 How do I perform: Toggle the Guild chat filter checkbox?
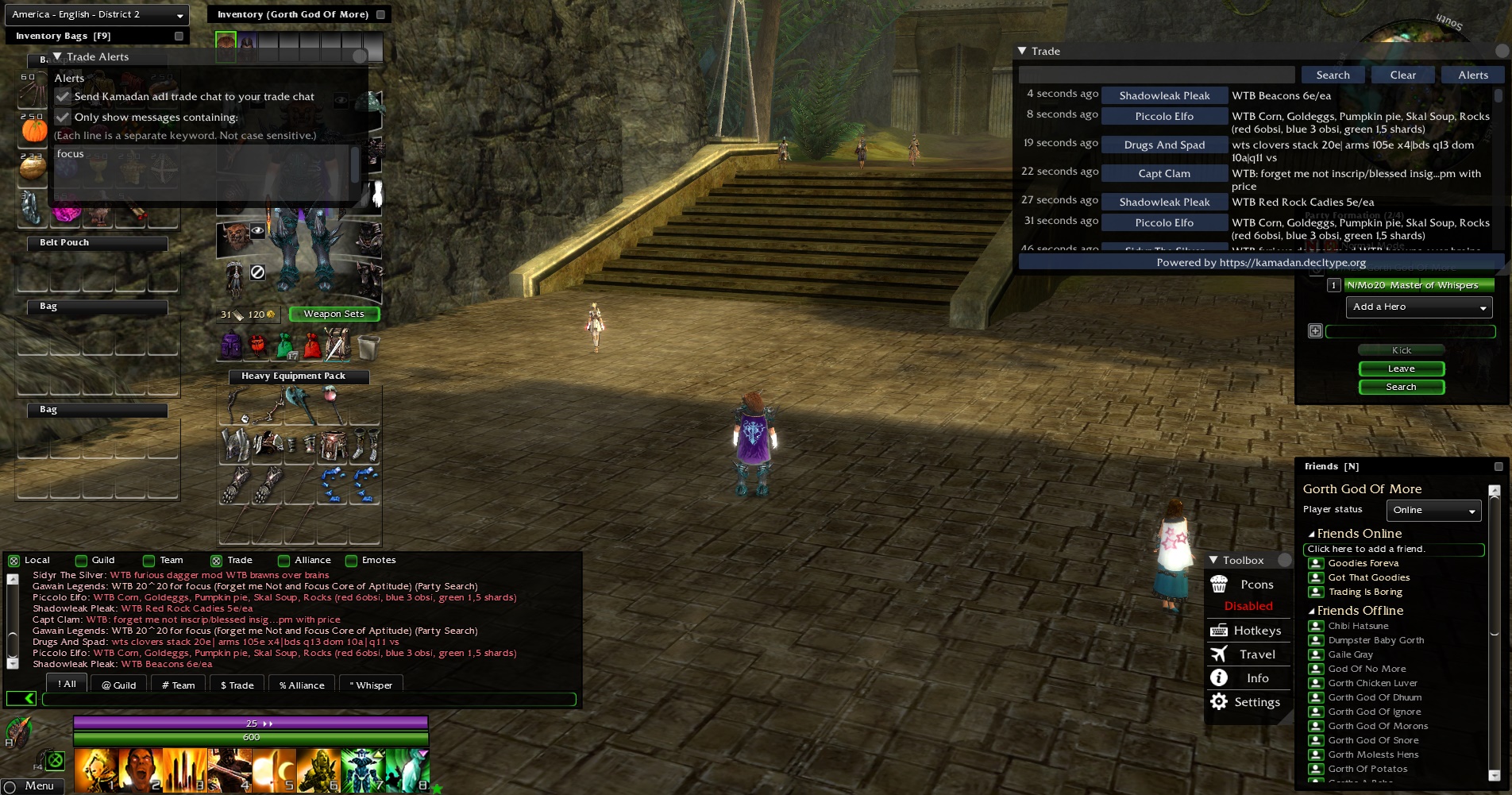(x=81, y=561)
